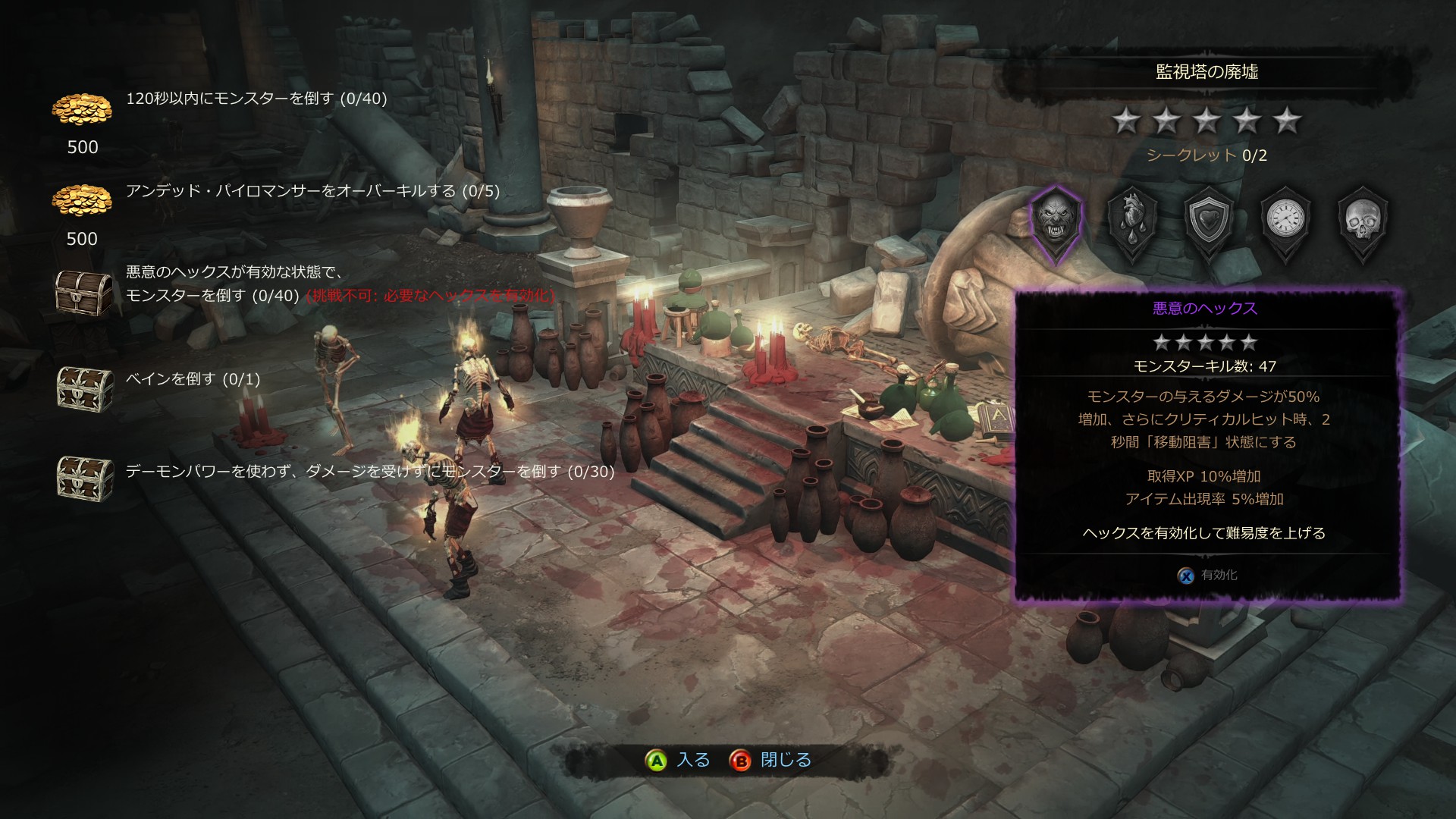Screen dimensions: 1456x819
Task: Select the heart shield hex icon
Action: tap(1209, 221)
